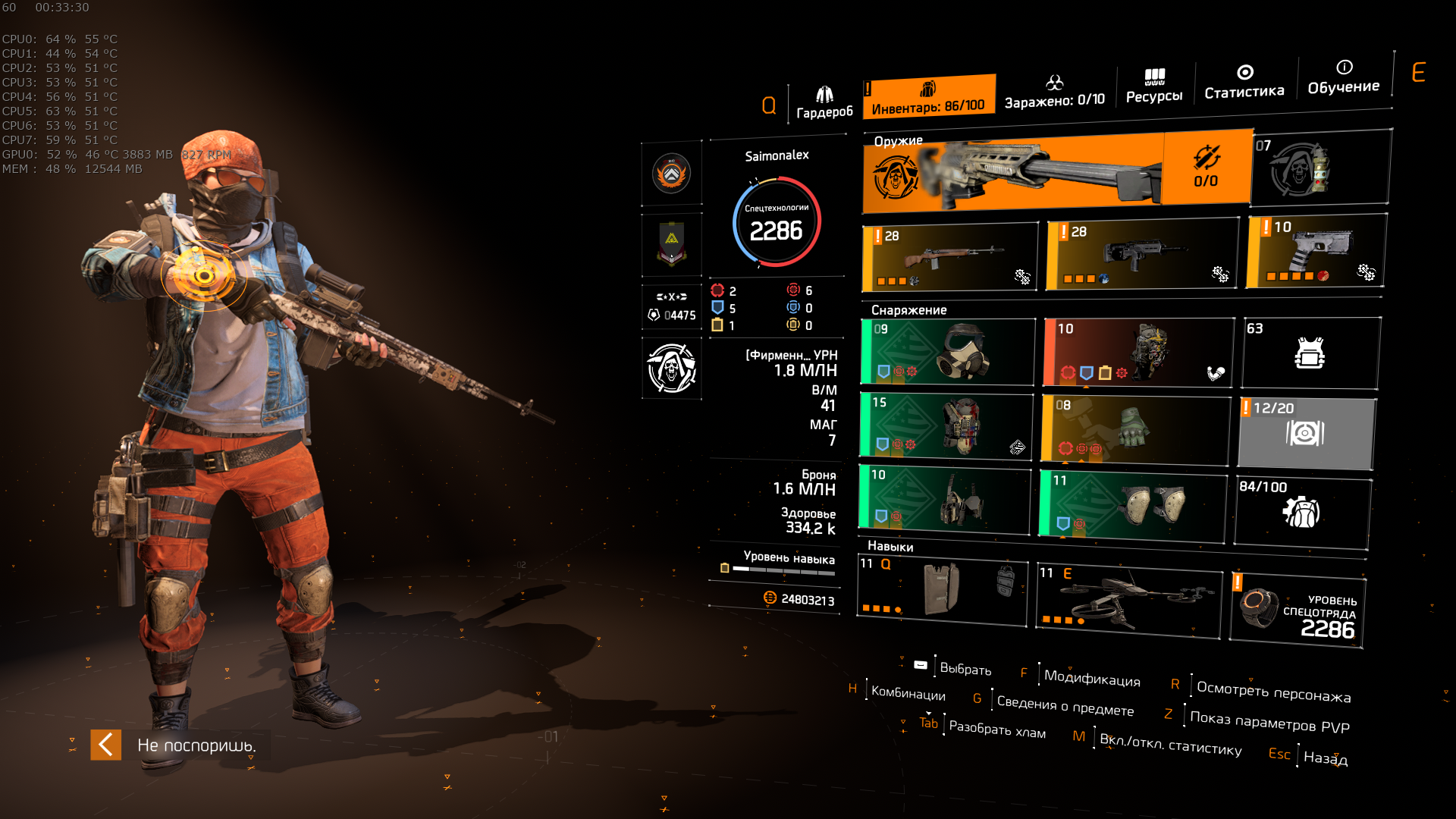Open the Статистика tab
The image size is (1456, 819).
pos(1244,83)
